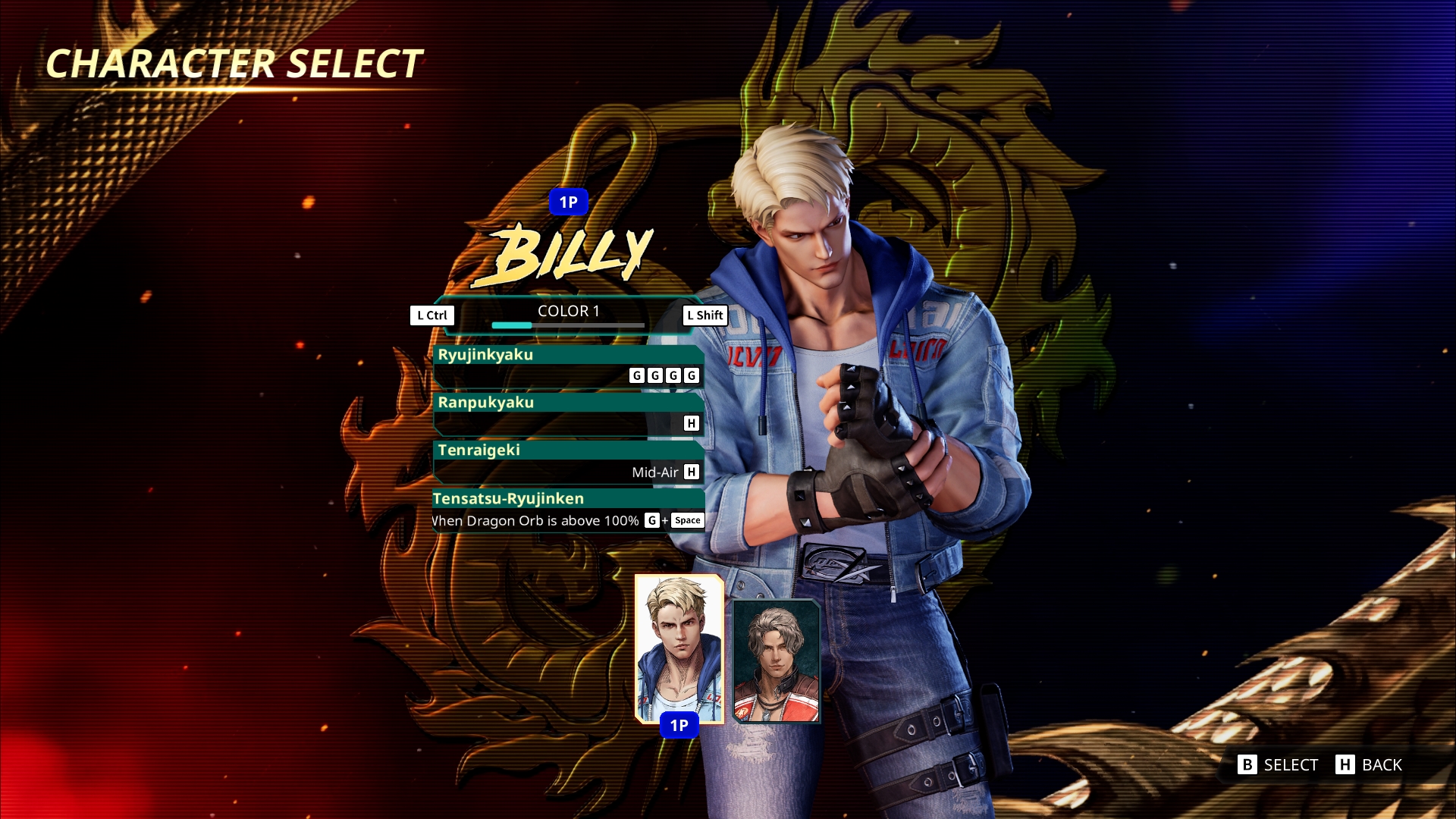The width and height of the screenshot is (1456, 819).
Task: View the Ranpukyaku move entry
Action: [568, 413]
